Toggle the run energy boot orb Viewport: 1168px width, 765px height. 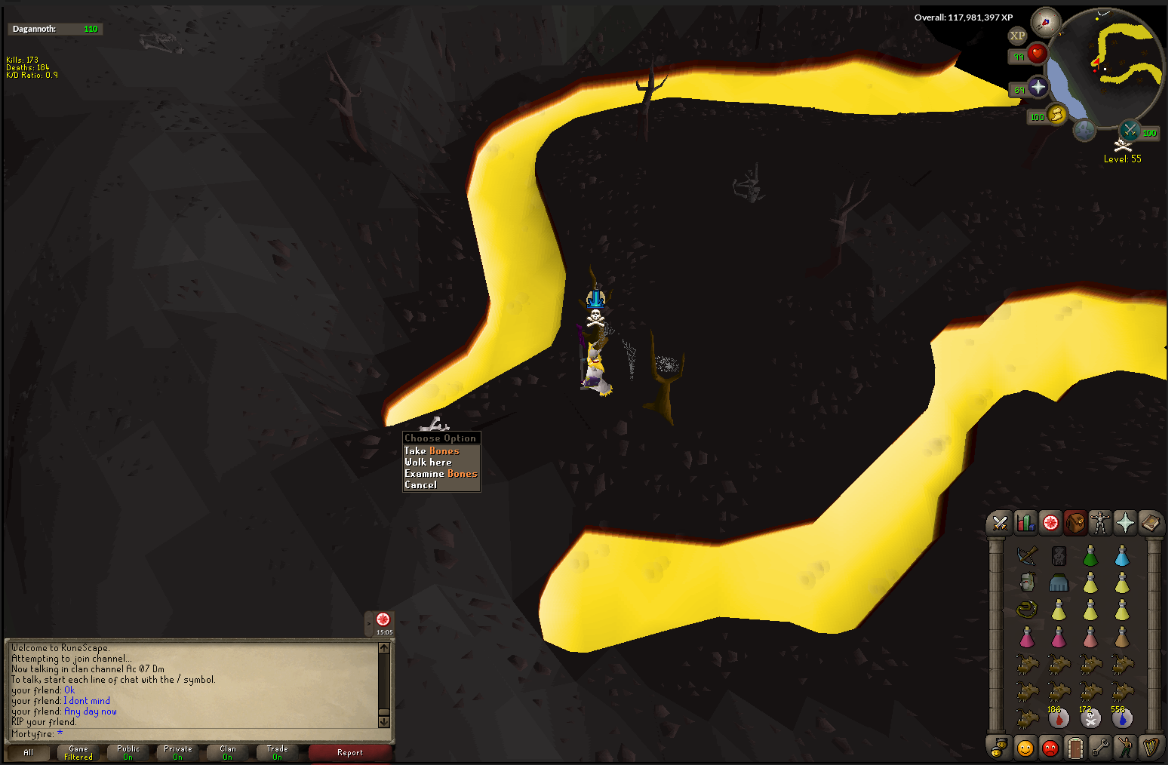(x=1057, y=113)
